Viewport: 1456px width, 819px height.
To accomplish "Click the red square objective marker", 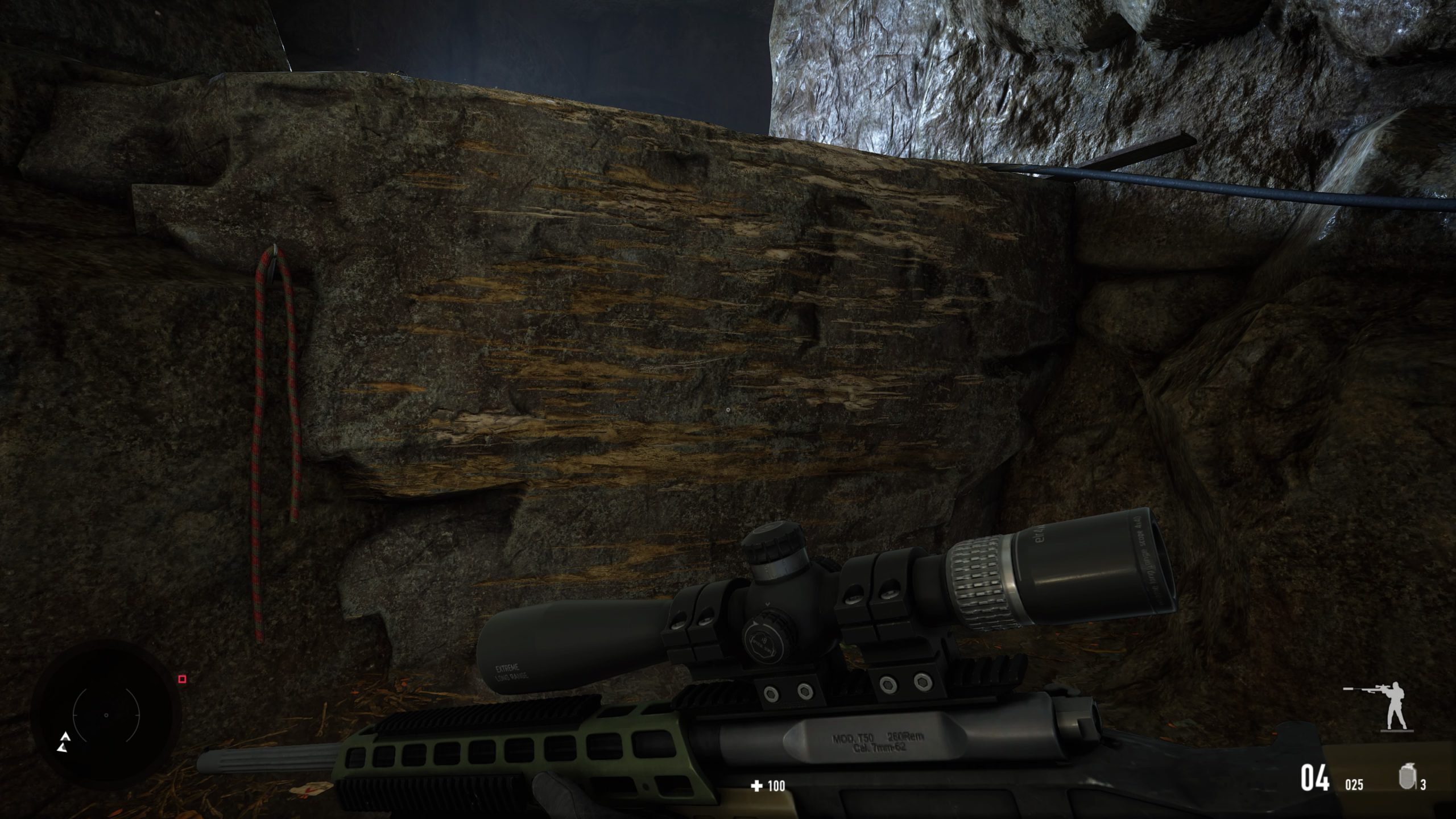I will [x=183, y=679].
